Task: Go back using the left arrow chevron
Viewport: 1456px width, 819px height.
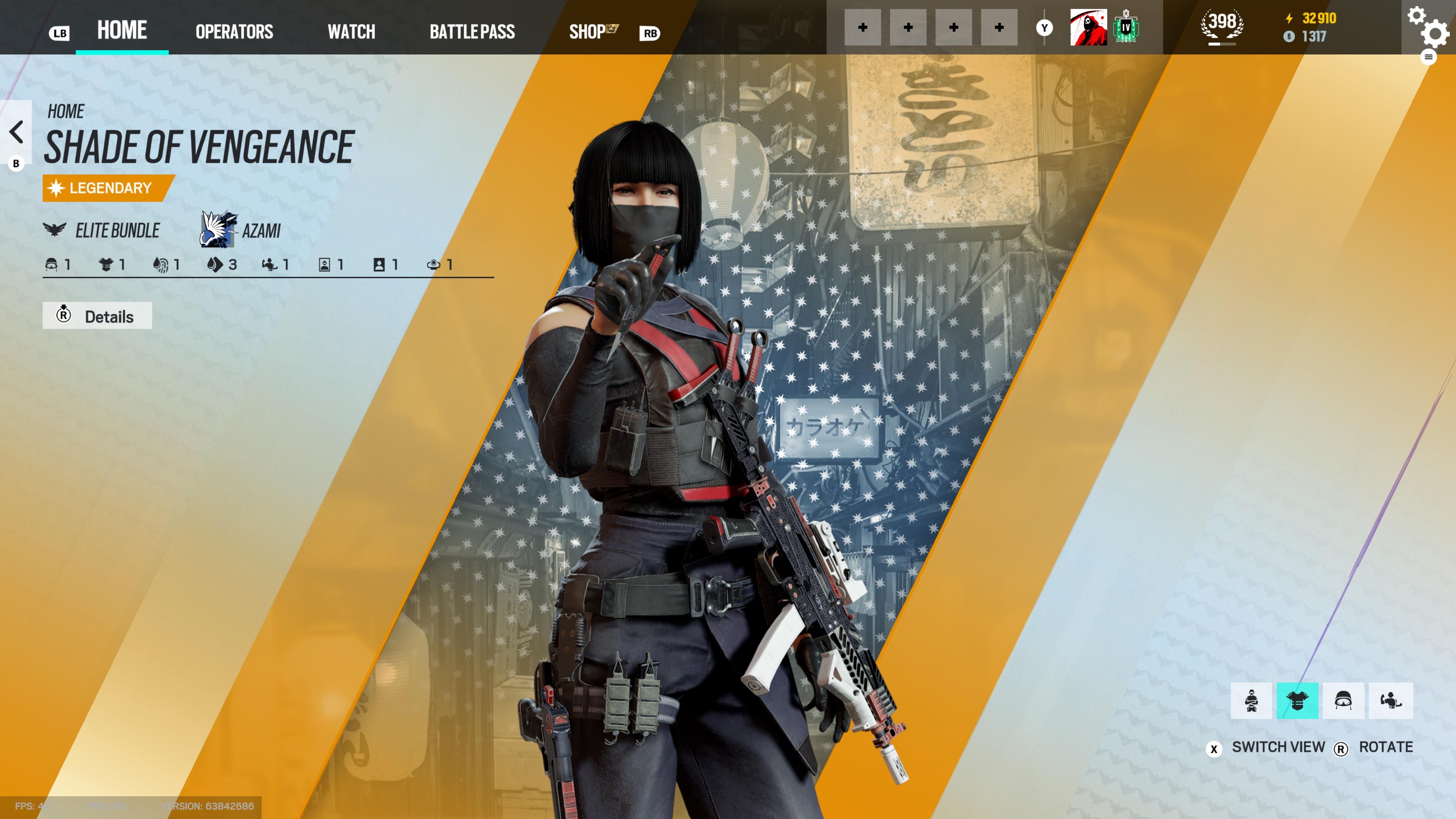Action: click(16, 133)
